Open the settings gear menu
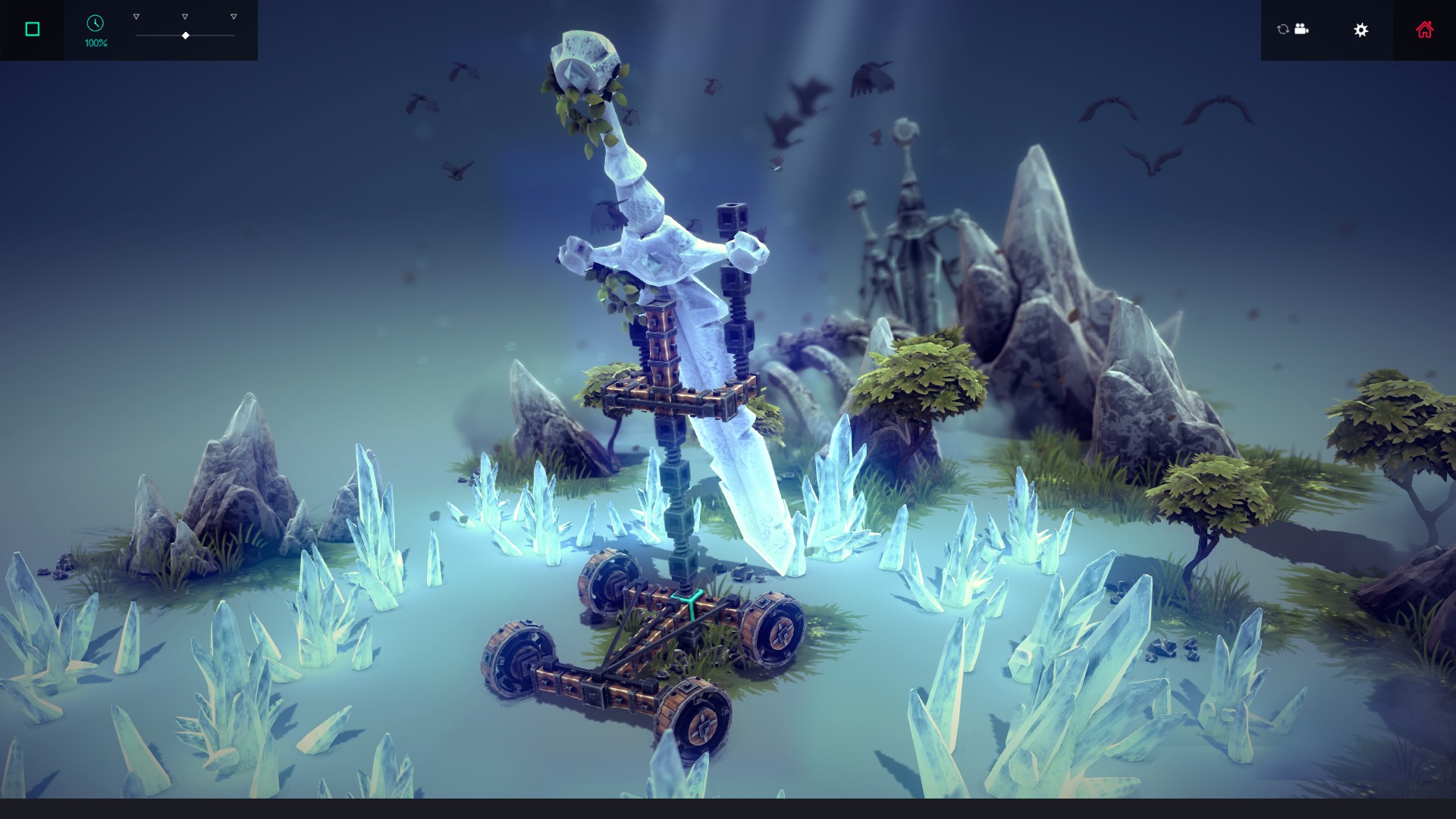 point(1361,30)
